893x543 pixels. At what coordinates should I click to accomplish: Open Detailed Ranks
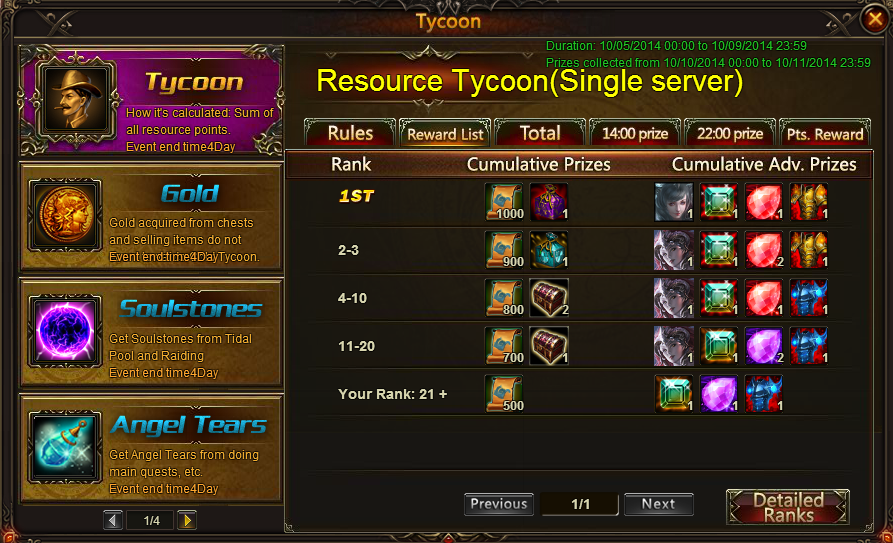788,507
